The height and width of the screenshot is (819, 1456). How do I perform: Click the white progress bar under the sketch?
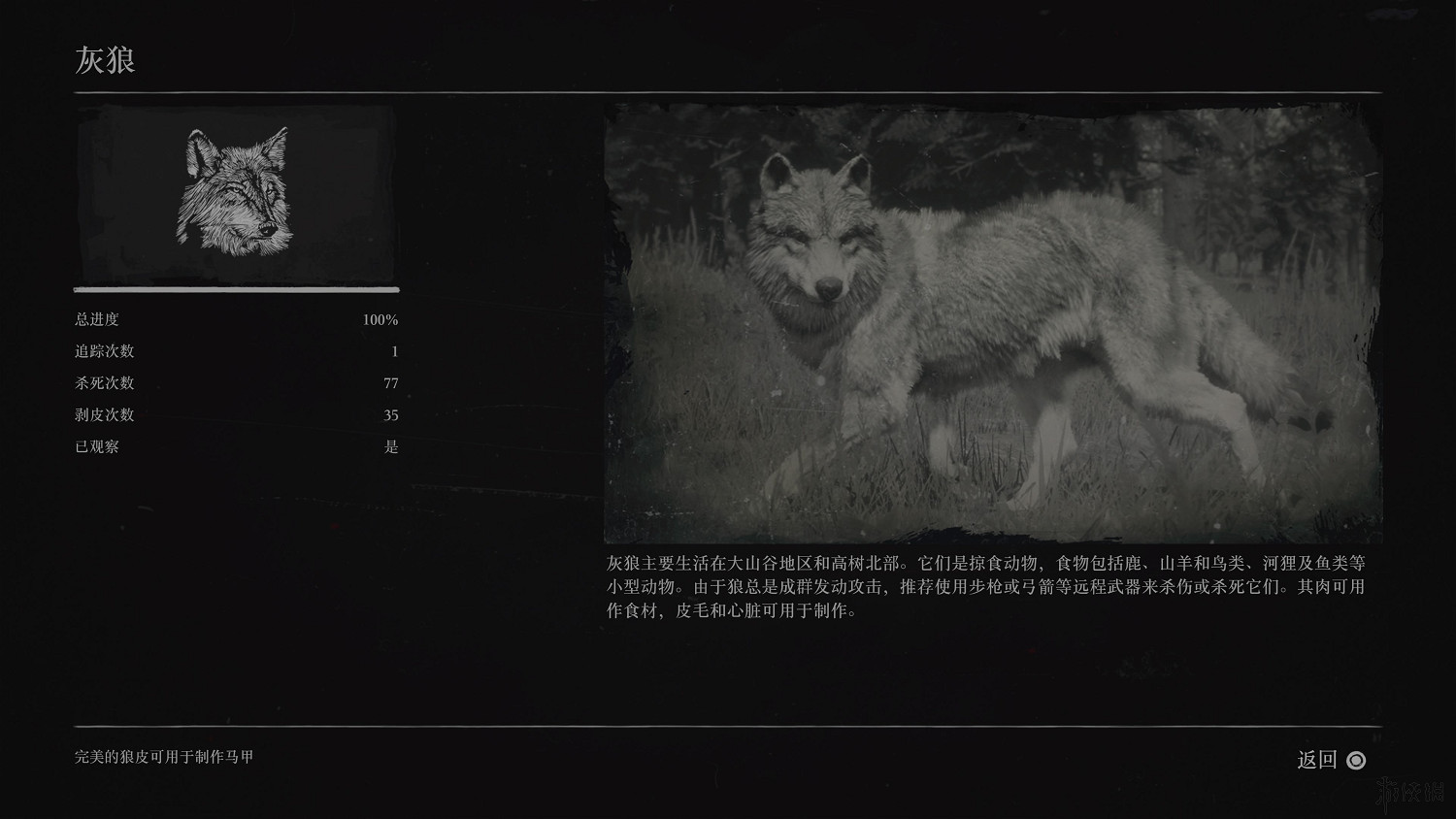(x=235, y=289)
